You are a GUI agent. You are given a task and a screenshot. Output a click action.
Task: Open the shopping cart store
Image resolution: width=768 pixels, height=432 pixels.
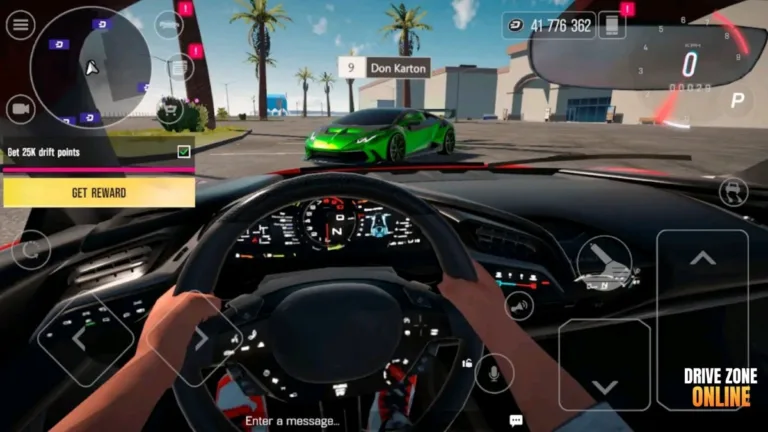pos(171,109)
